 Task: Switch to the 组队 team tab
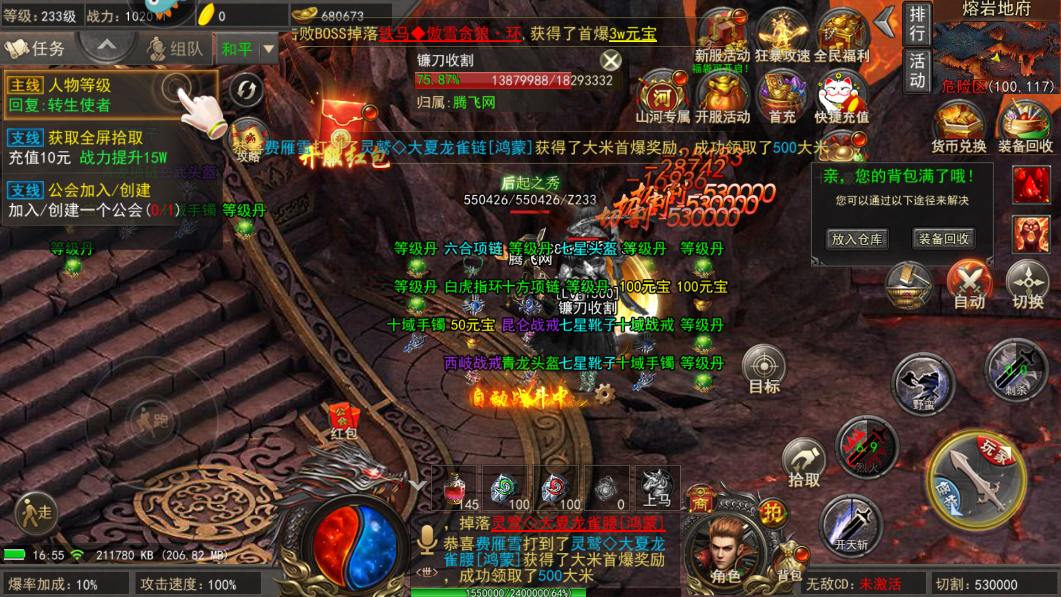pos(174,48)
